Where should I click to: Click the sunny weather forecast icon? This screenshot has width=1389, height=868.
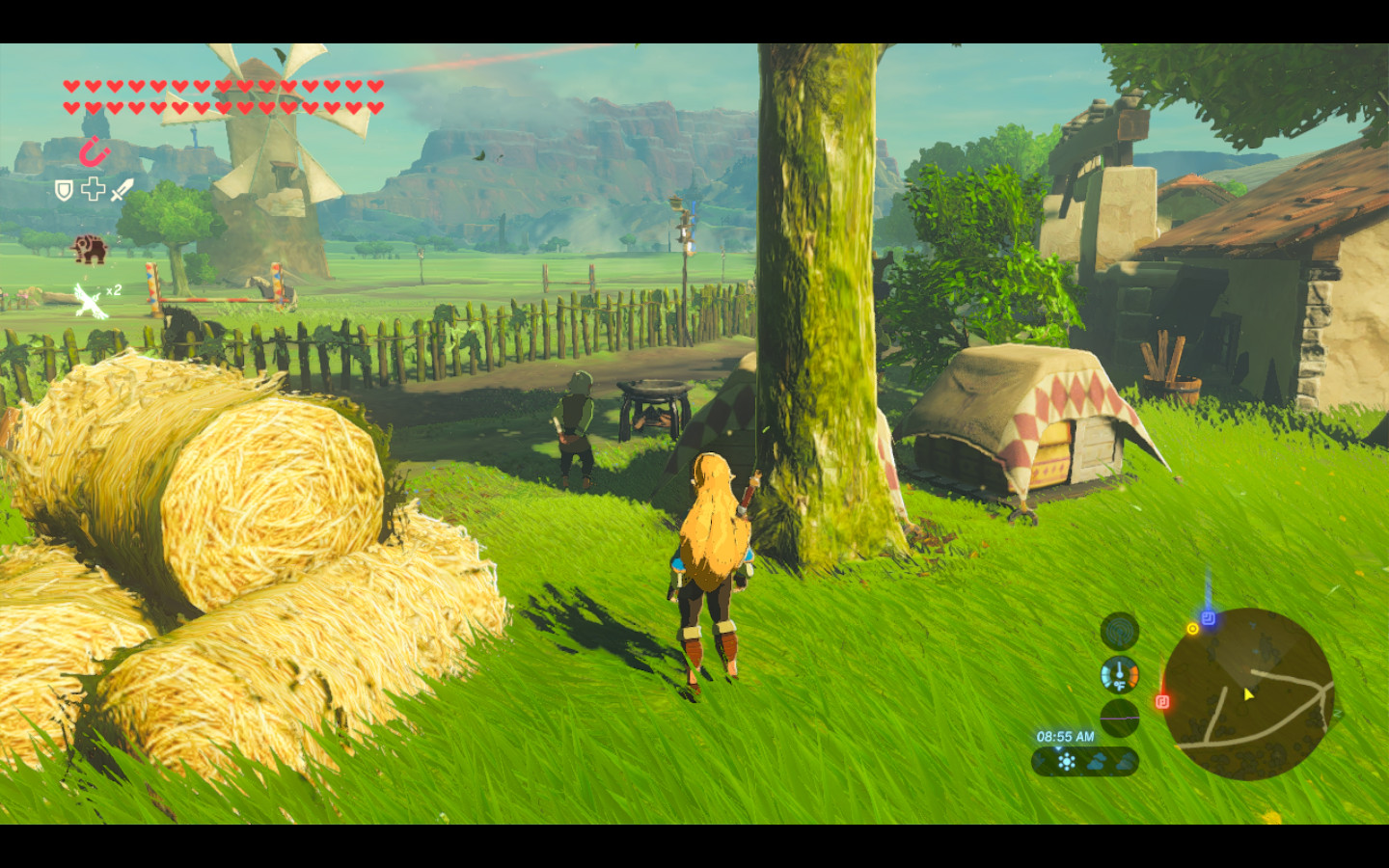coord(1067,762)
